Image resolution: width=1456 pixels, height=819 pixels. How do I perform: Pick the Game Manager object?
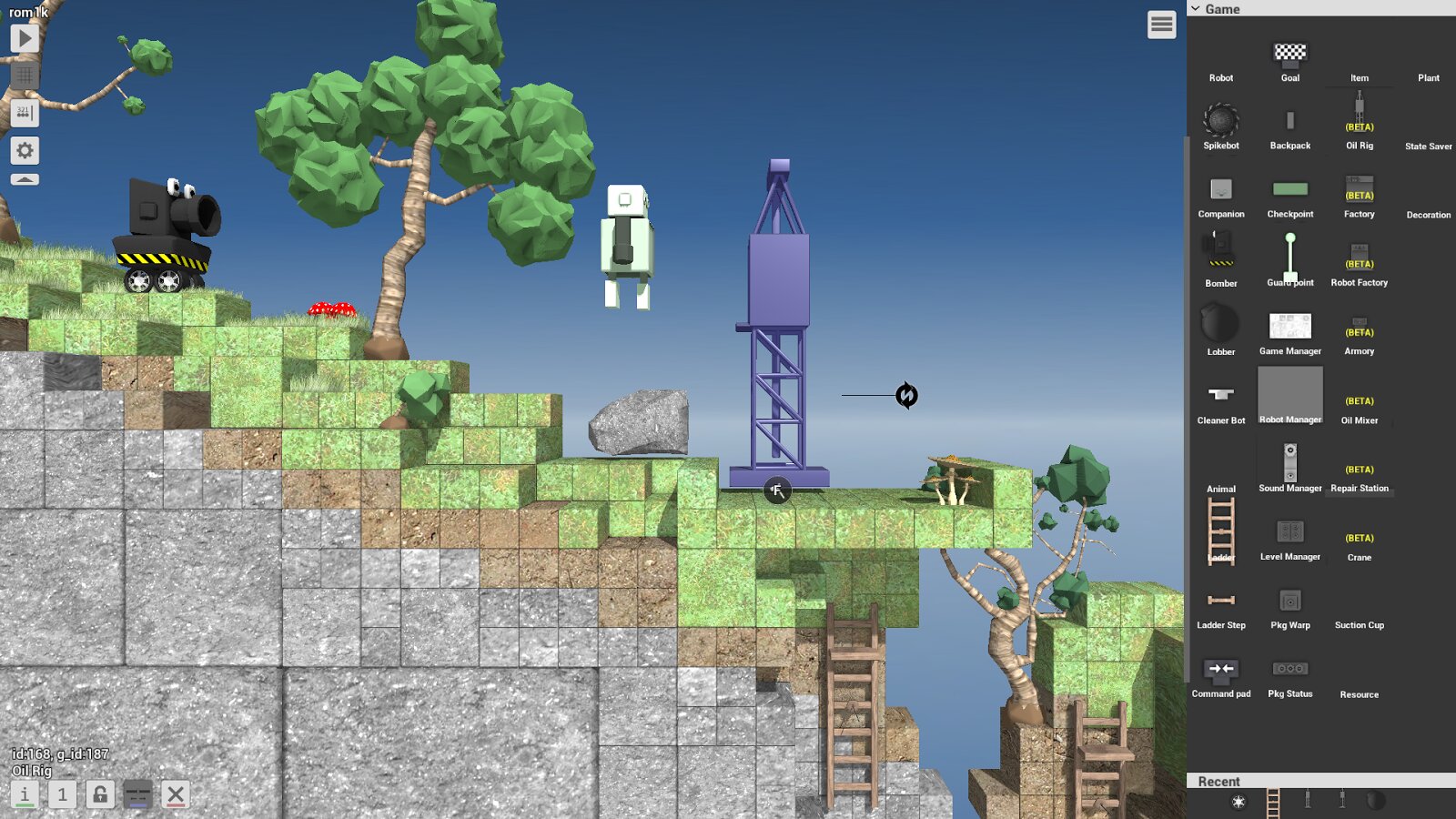[1289, 329]
